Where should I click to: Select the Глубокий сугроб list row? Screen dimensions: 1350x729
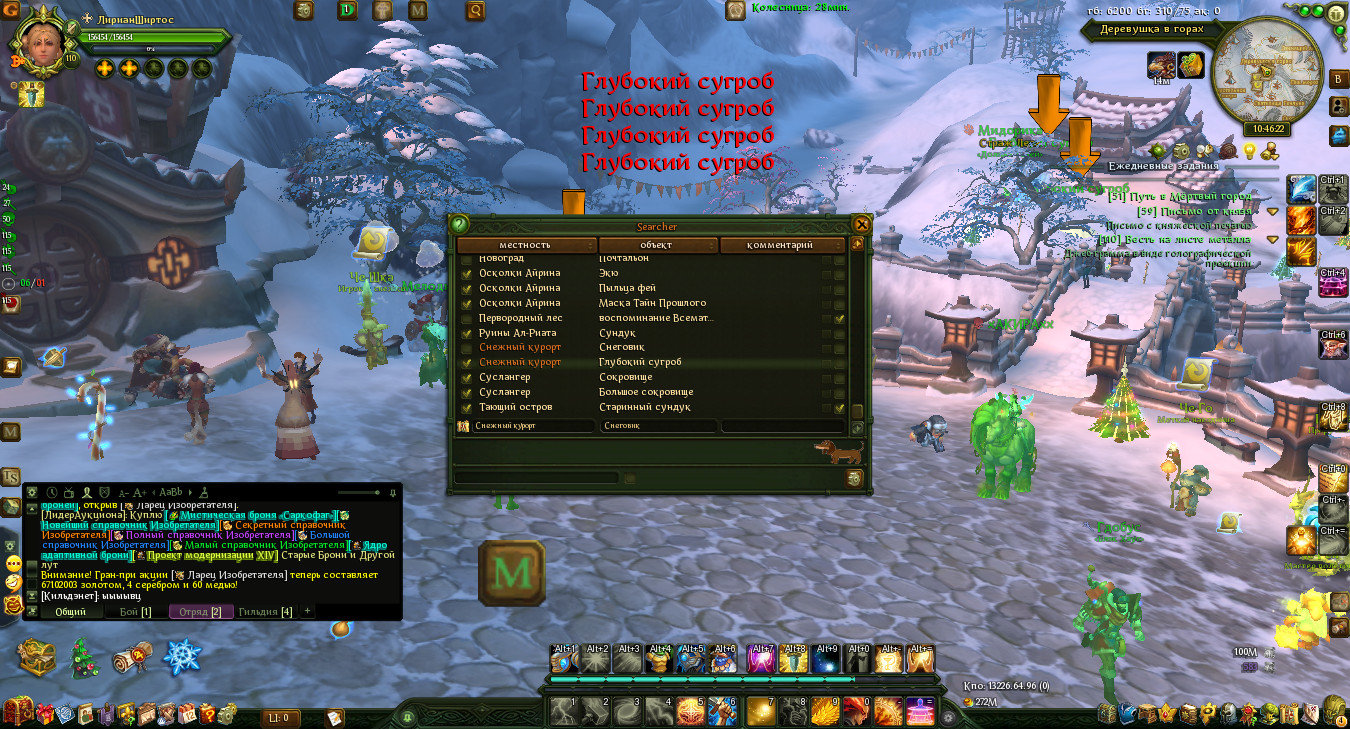pyautogui.click(x=640, y=362)
